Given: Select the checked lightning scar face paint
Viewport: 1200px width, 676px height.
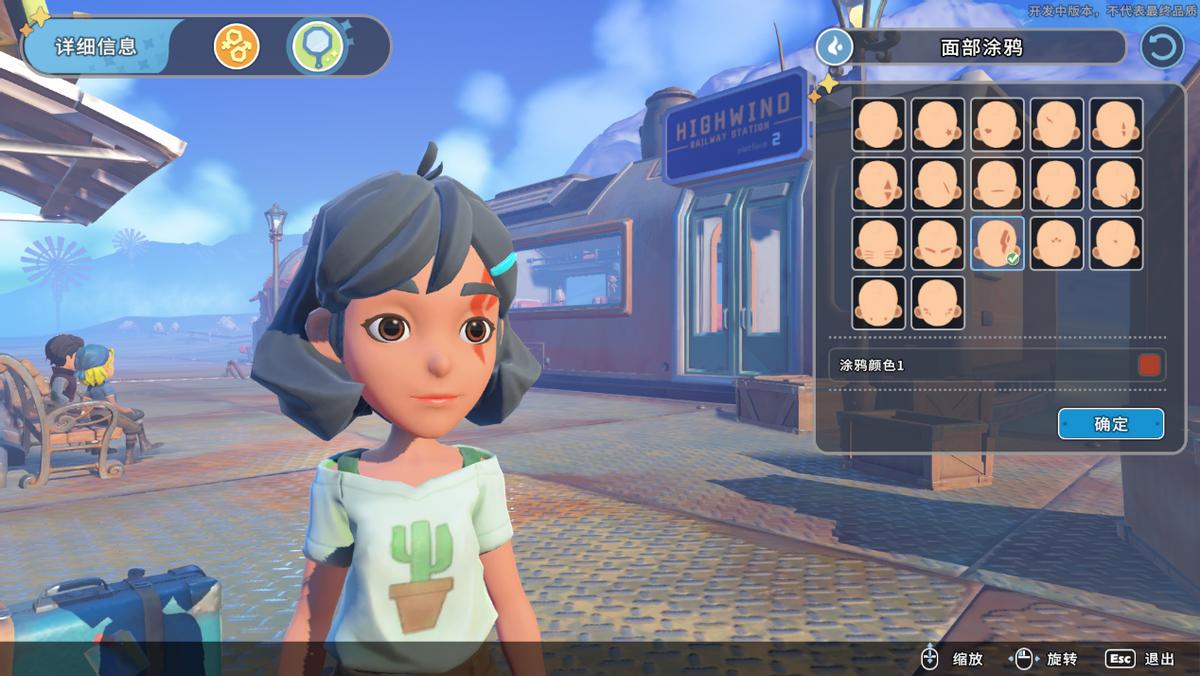Looking at the screenshot, I should pos(997,243).
